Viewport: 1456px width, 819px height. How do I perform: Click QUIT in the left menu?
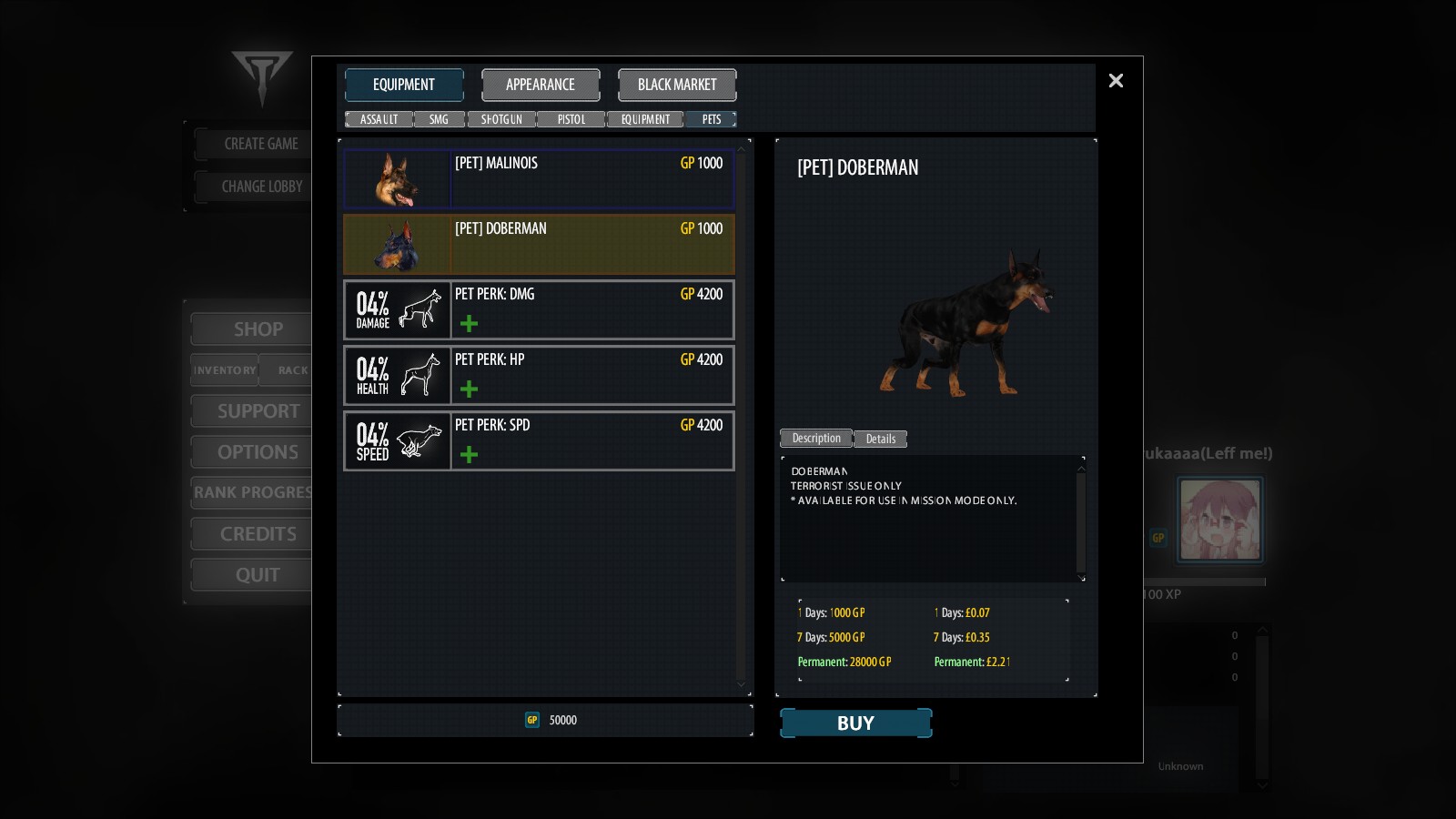click(x=258, y=574)
